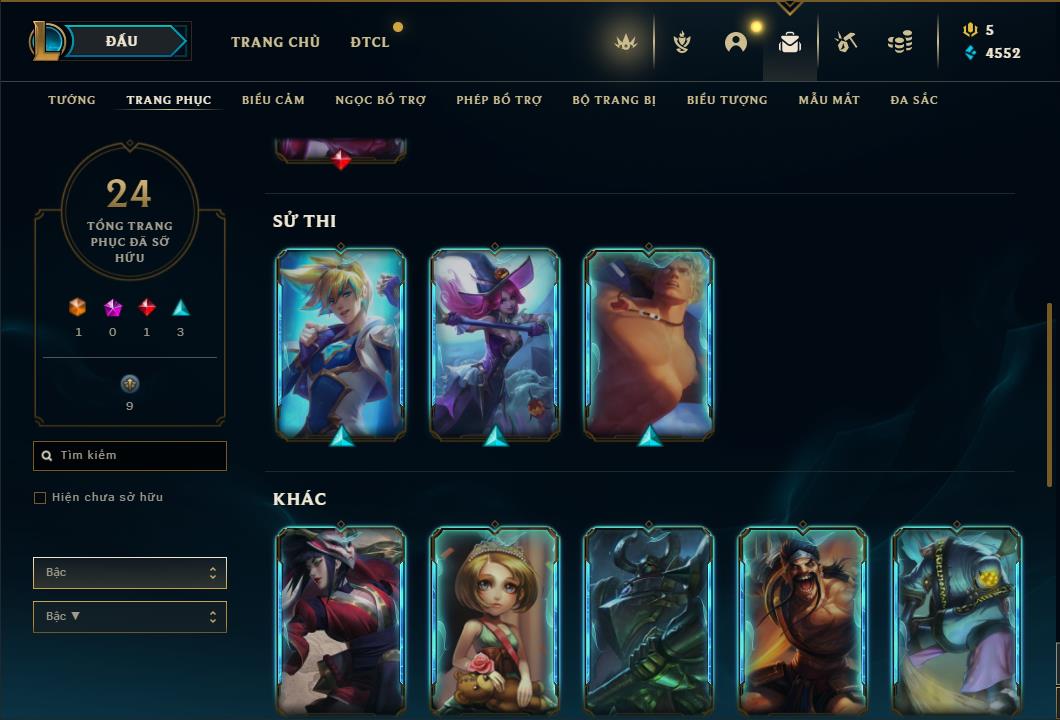Viewport: 1060px width, 720px height.
Task: Open the coins stack store icon
Action: point(900,42)
